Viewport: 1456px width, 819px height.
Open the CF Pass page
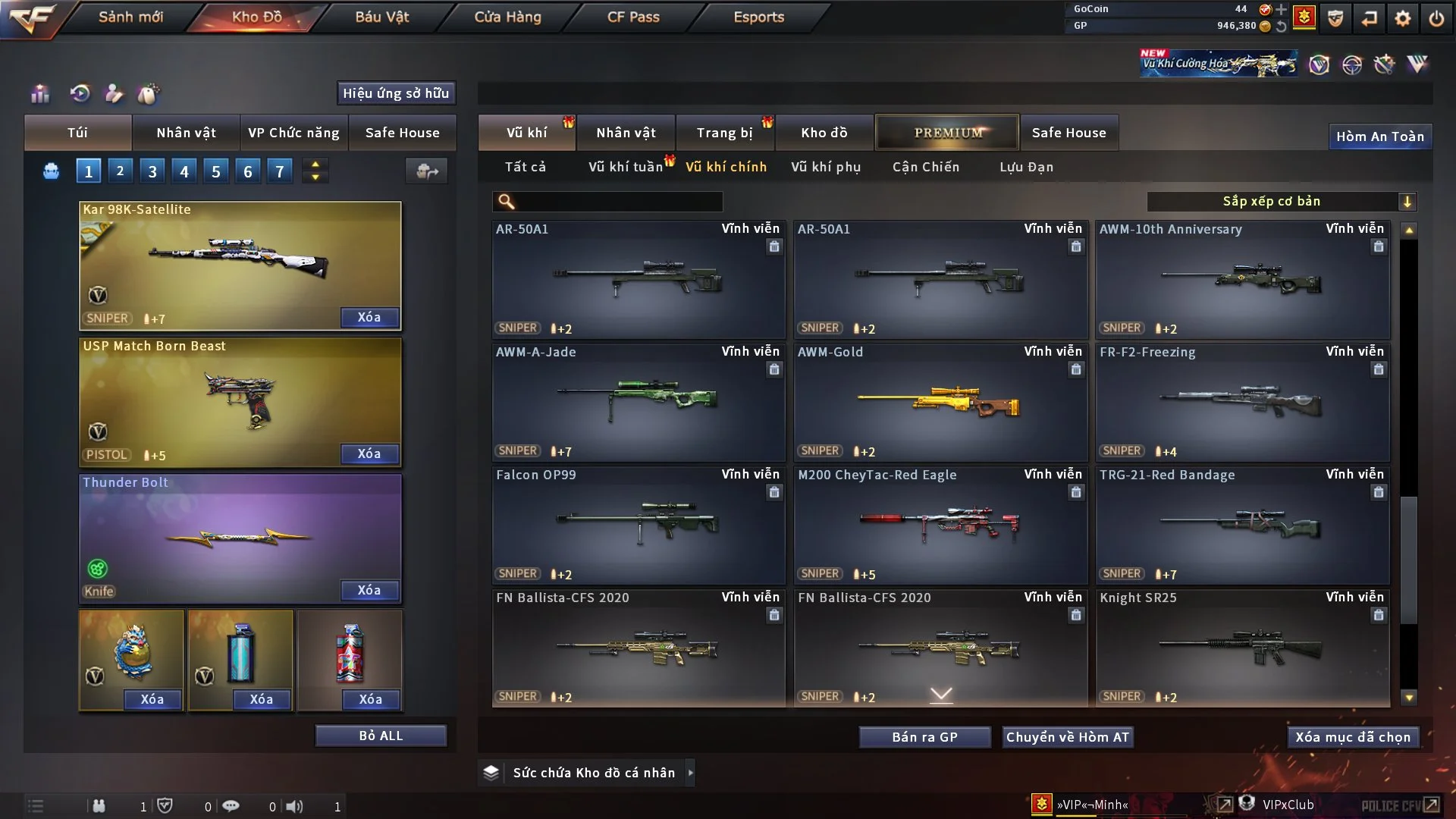[633, 17]
